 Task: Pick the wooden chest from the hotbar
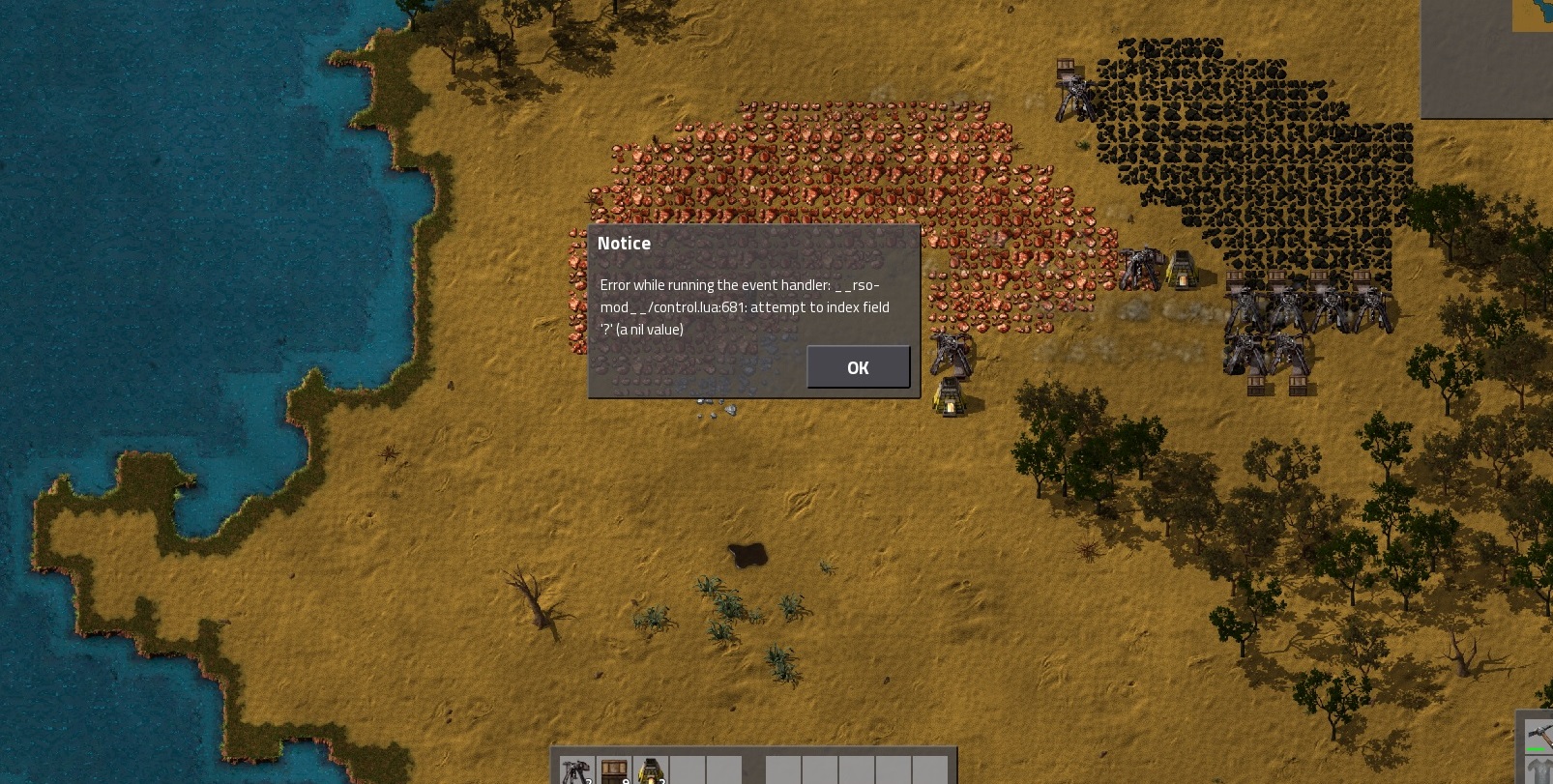point(614,770)
